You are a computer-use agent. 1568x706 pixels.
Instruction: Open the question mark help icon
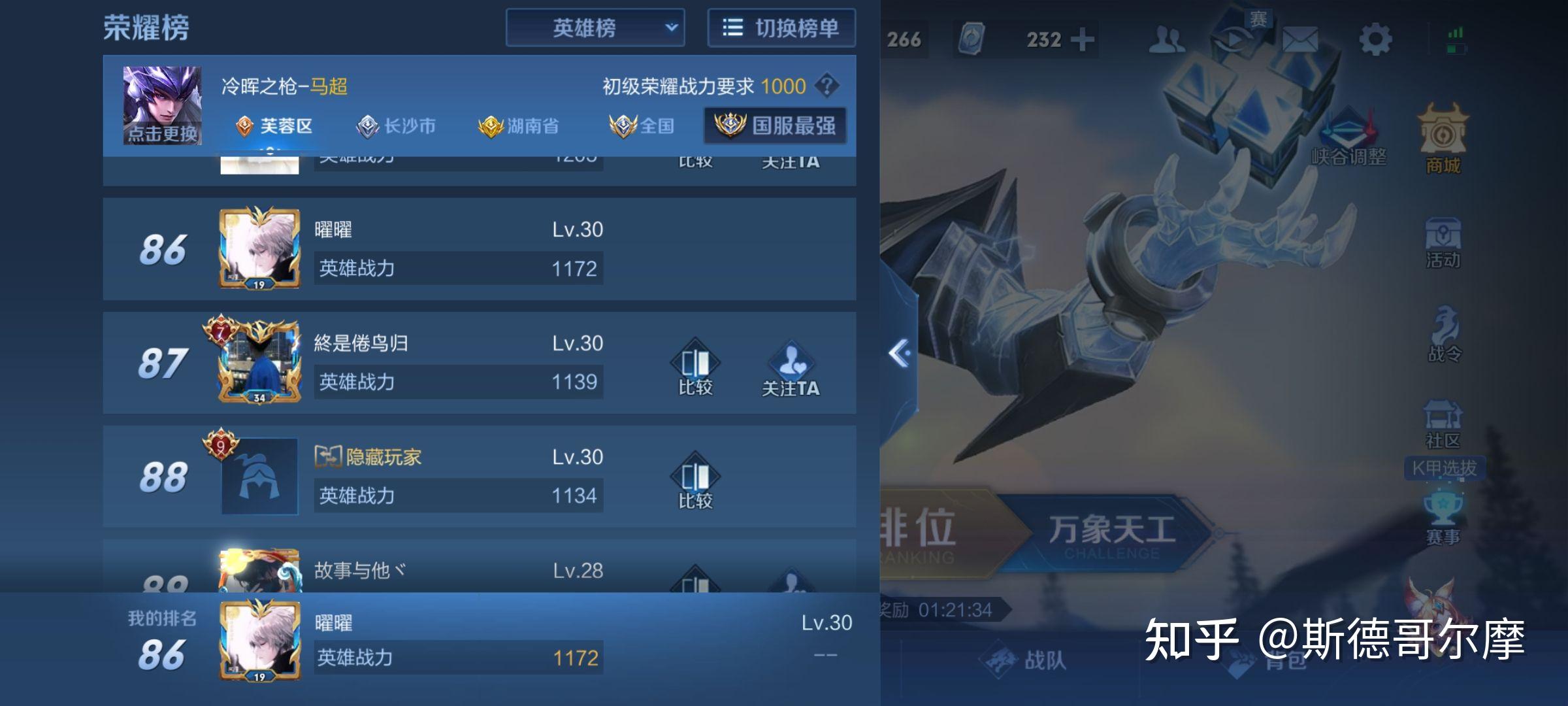pyautogui.click(x=827, y=86)
